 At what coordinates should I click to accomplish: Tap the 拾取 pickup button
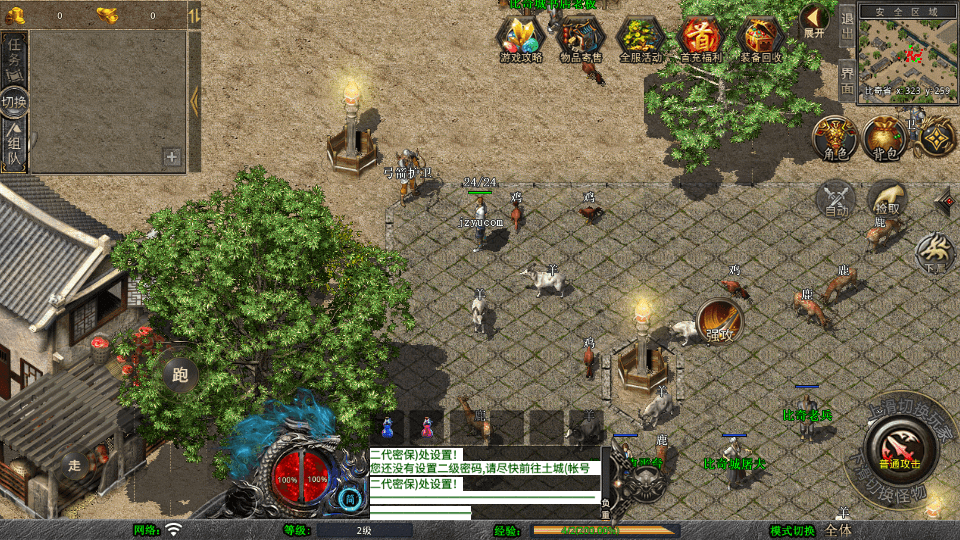point(887,199)
